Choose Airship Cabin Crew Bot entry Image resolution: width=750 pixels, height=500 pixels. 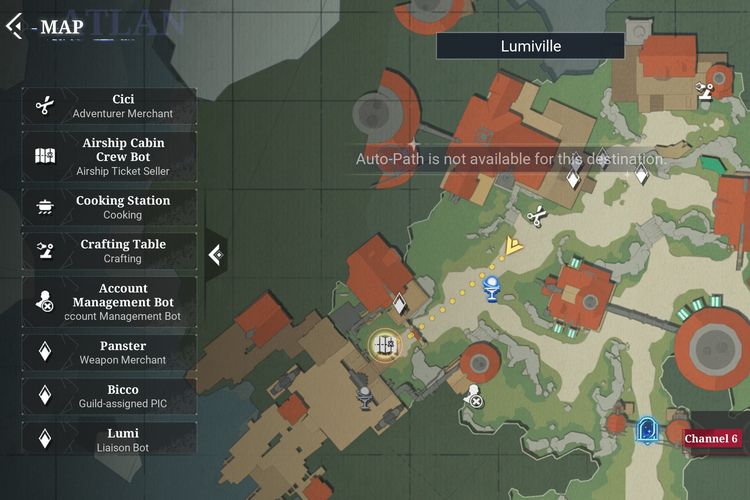click(x=109, y=156)
